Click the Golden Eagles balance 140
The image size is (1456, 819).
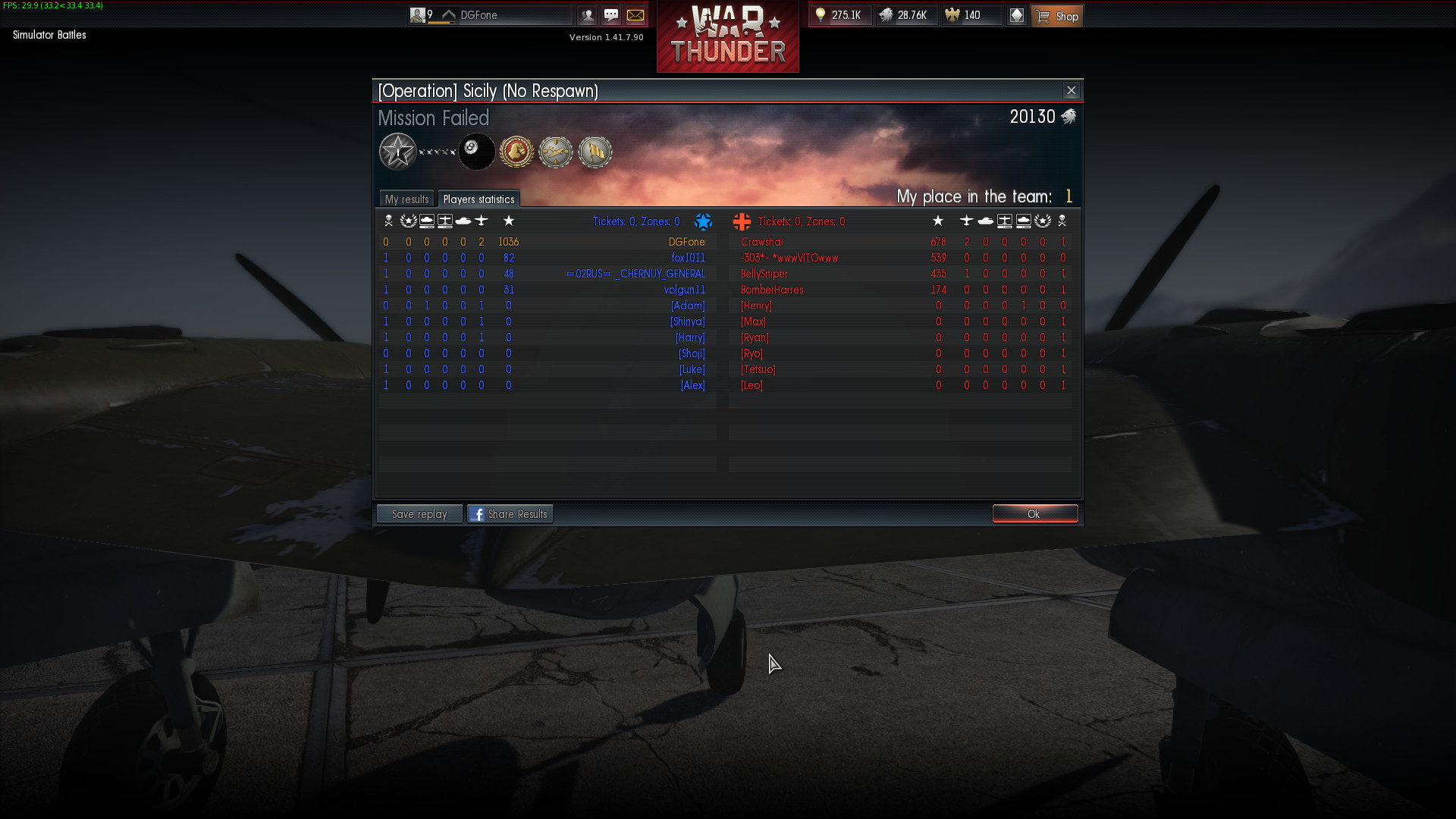tap(971, 15)
